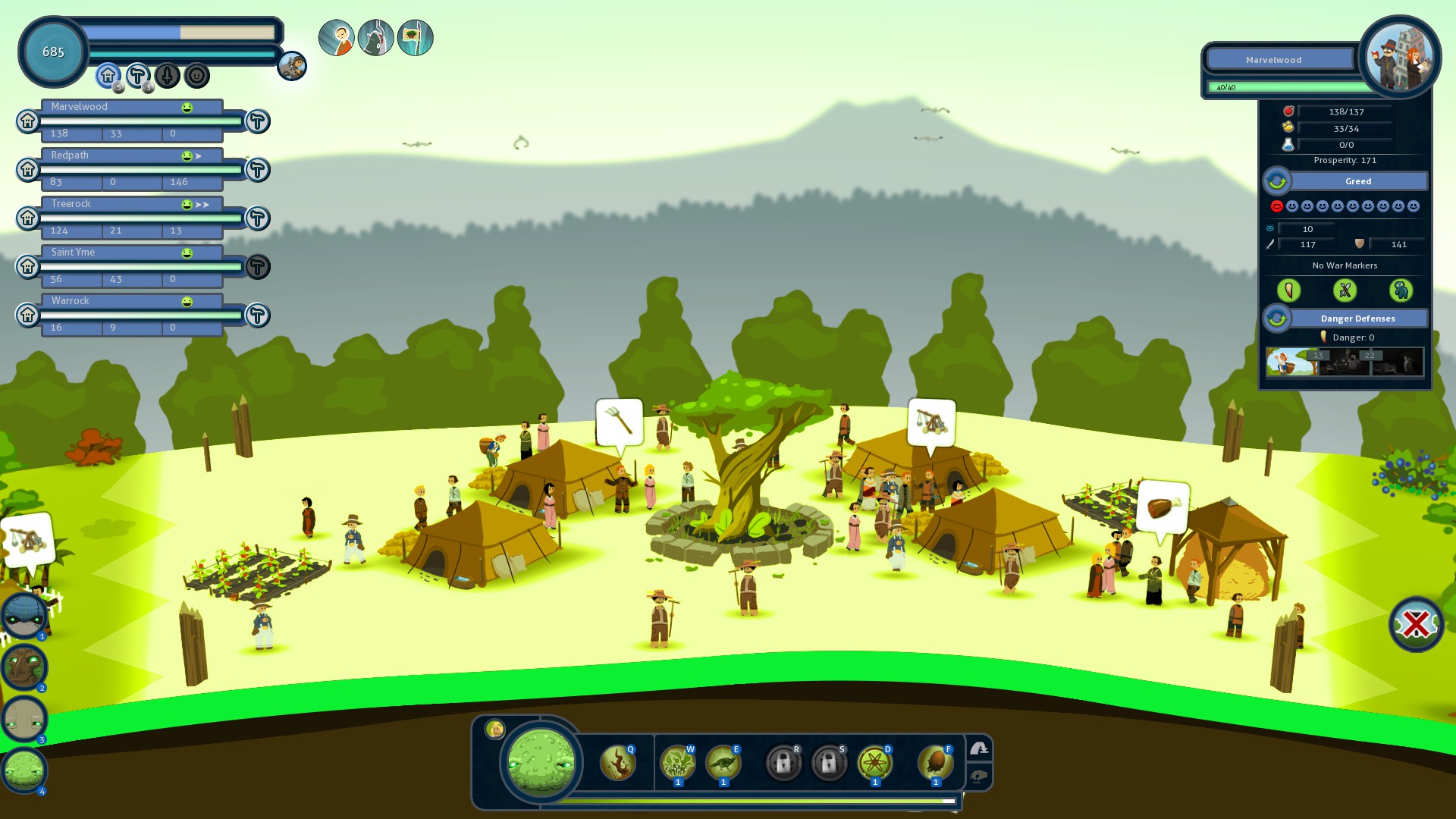Select the flag banner icon in the top row
This screenshot has width=1456, height=819.
(x=415, y=38)
